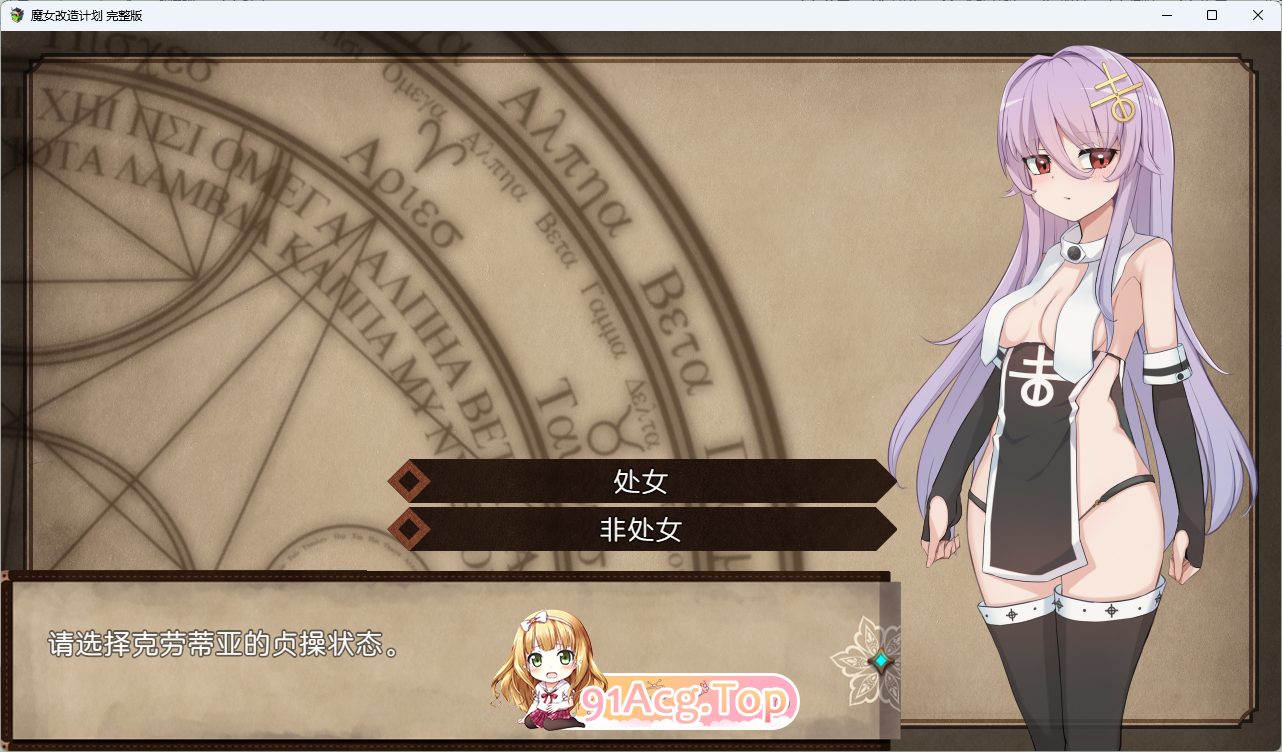Click the white lace flower ornament
This screenshot has height=752, width=1282.
(858, 660)
